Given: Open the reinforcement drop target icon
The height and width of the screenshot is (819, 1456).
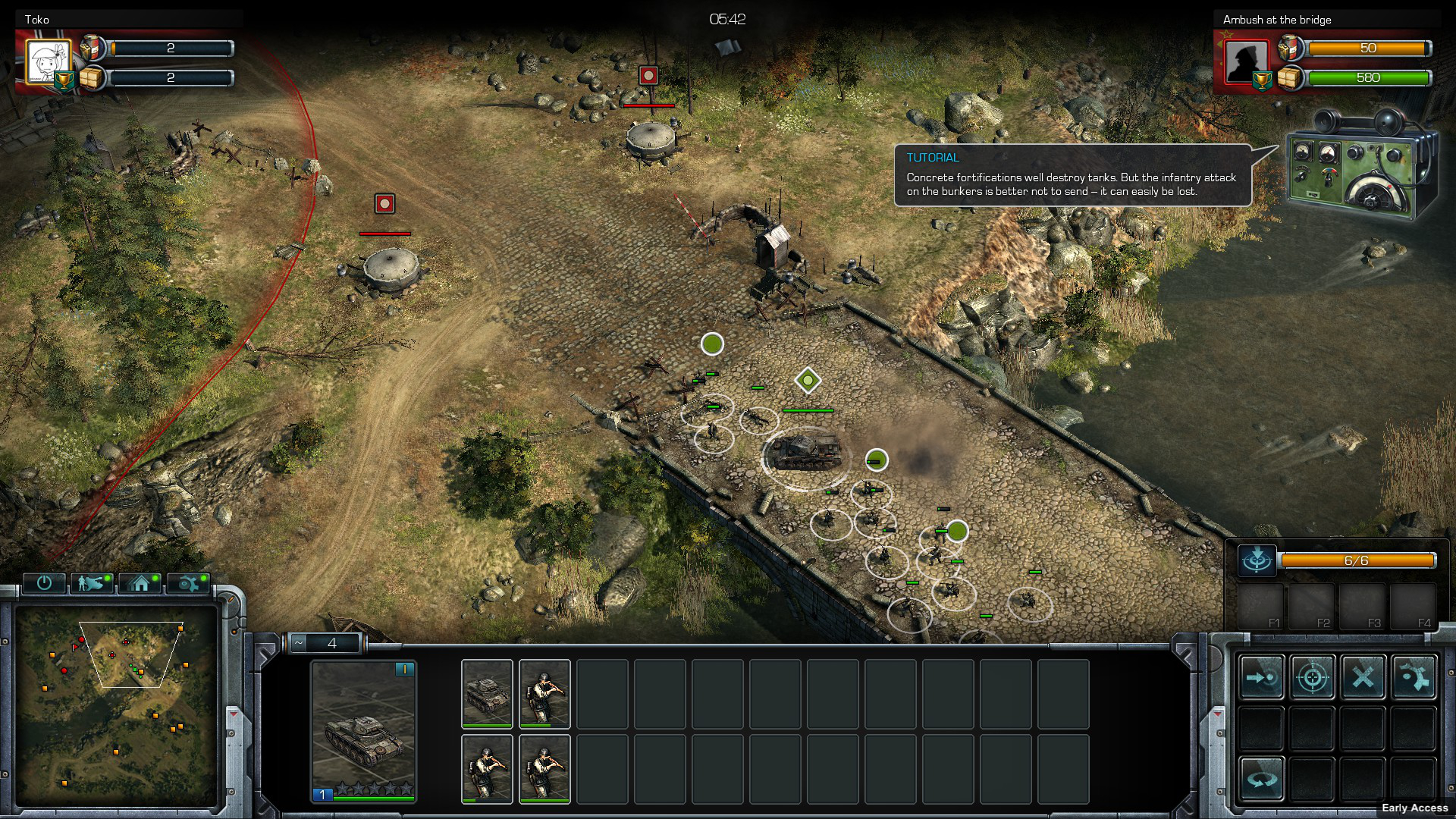Looking at the screenshot, I should (1257, 560).
